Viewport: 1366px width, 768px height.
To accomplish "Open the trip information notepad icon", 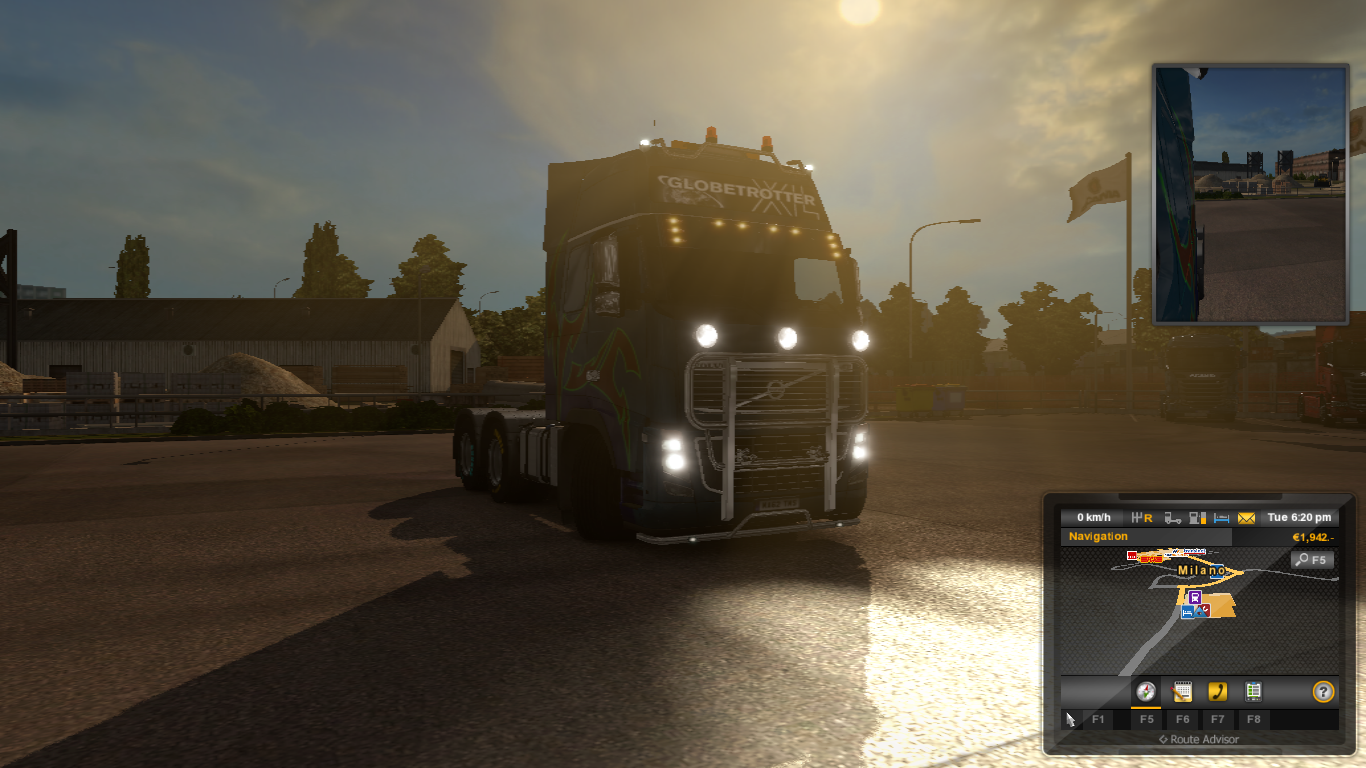I will click(1183, 692).
